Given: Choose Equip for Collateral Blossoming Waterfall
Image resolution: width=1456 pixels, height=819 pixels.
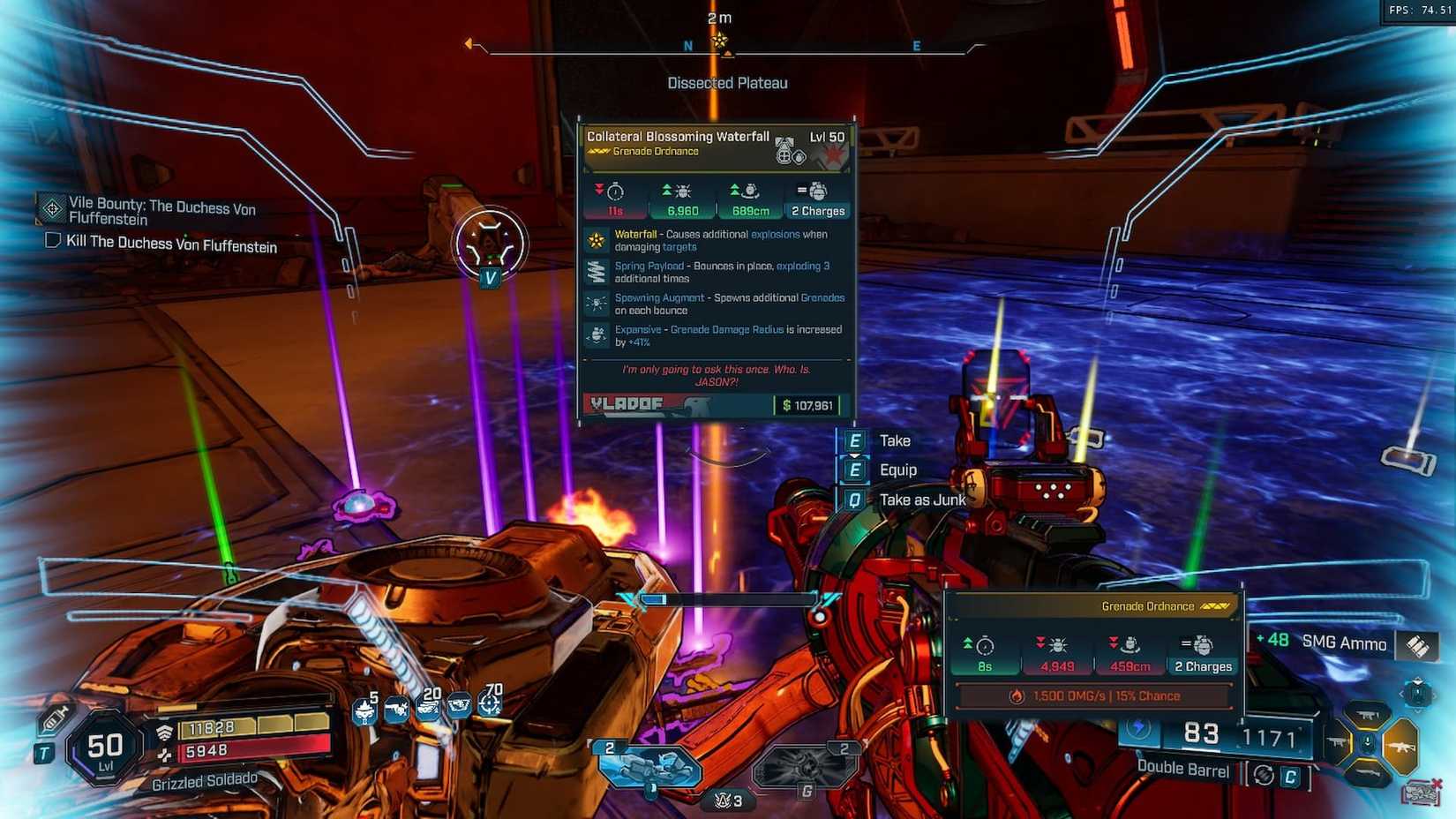Looking at the screenshot, I should (898, 470).
